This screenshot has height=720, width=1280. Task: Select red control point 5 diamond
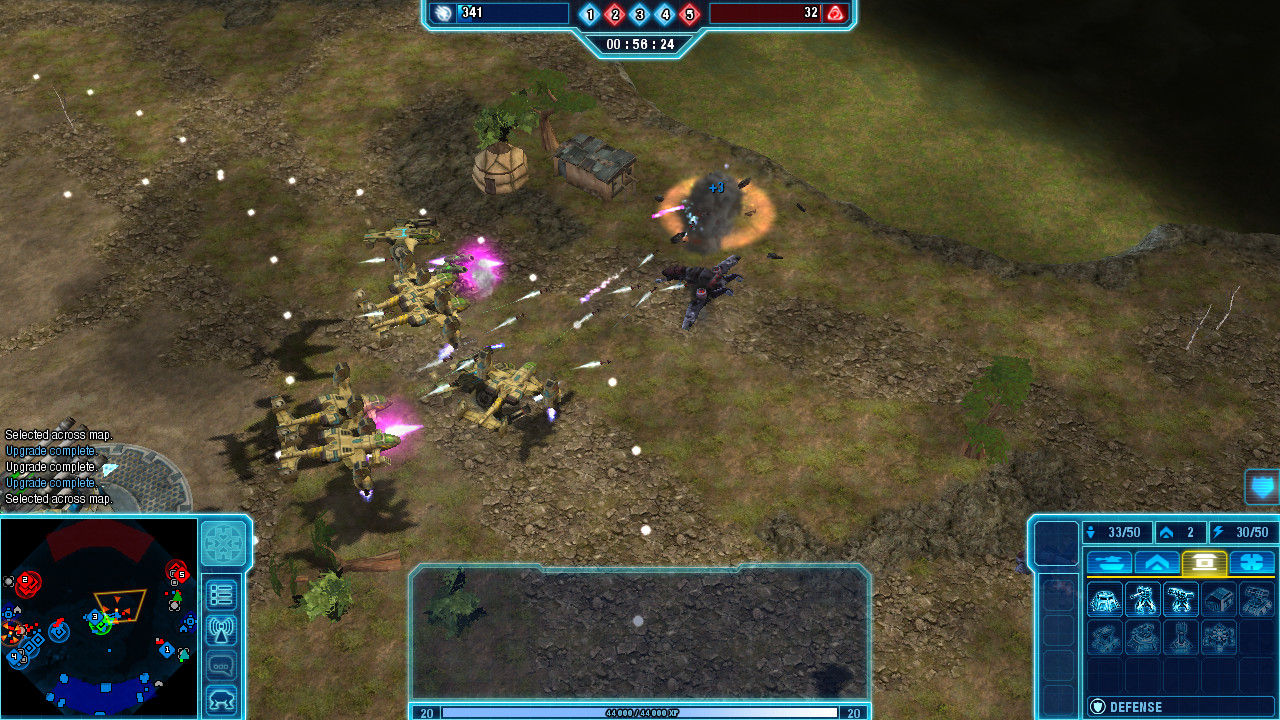pos(689,14)
